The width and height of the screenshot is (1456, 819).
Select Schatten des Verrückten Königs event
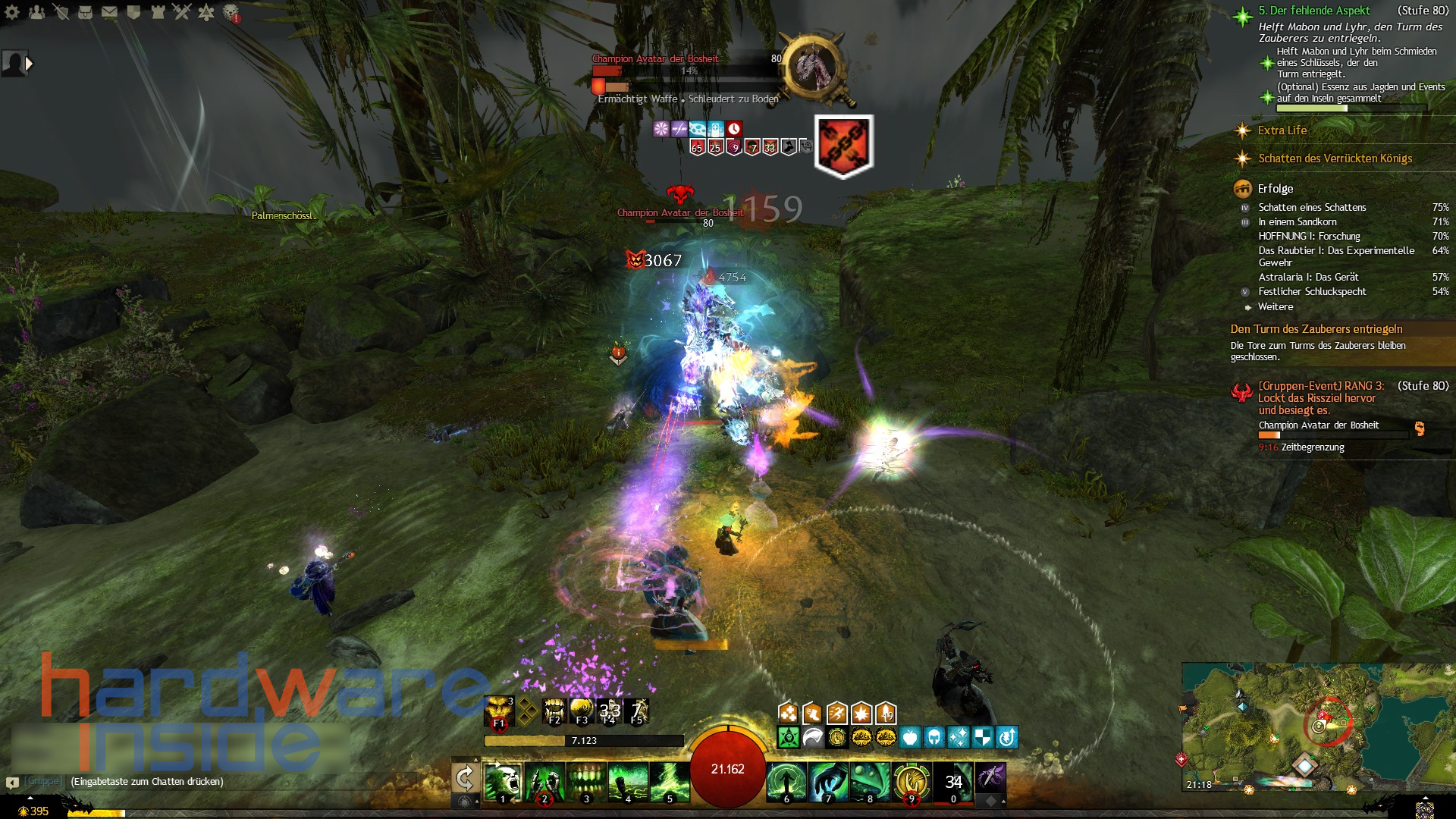pos(1336,159)
